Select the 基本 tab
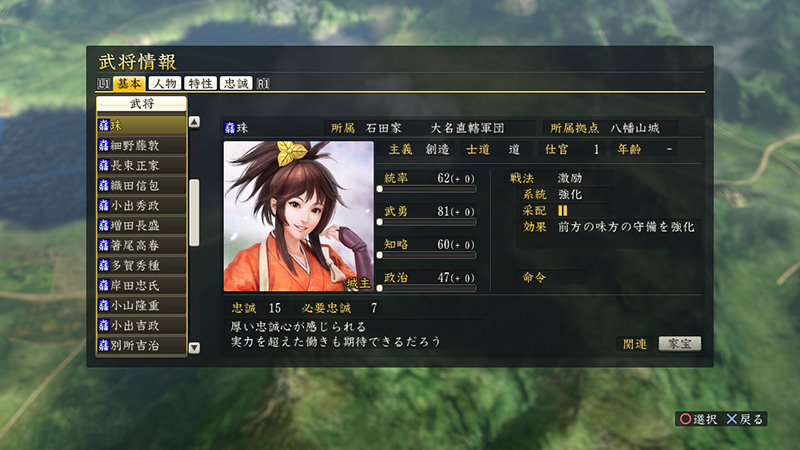The height and width of the screenshot is (450, 800). coord(130,83)
